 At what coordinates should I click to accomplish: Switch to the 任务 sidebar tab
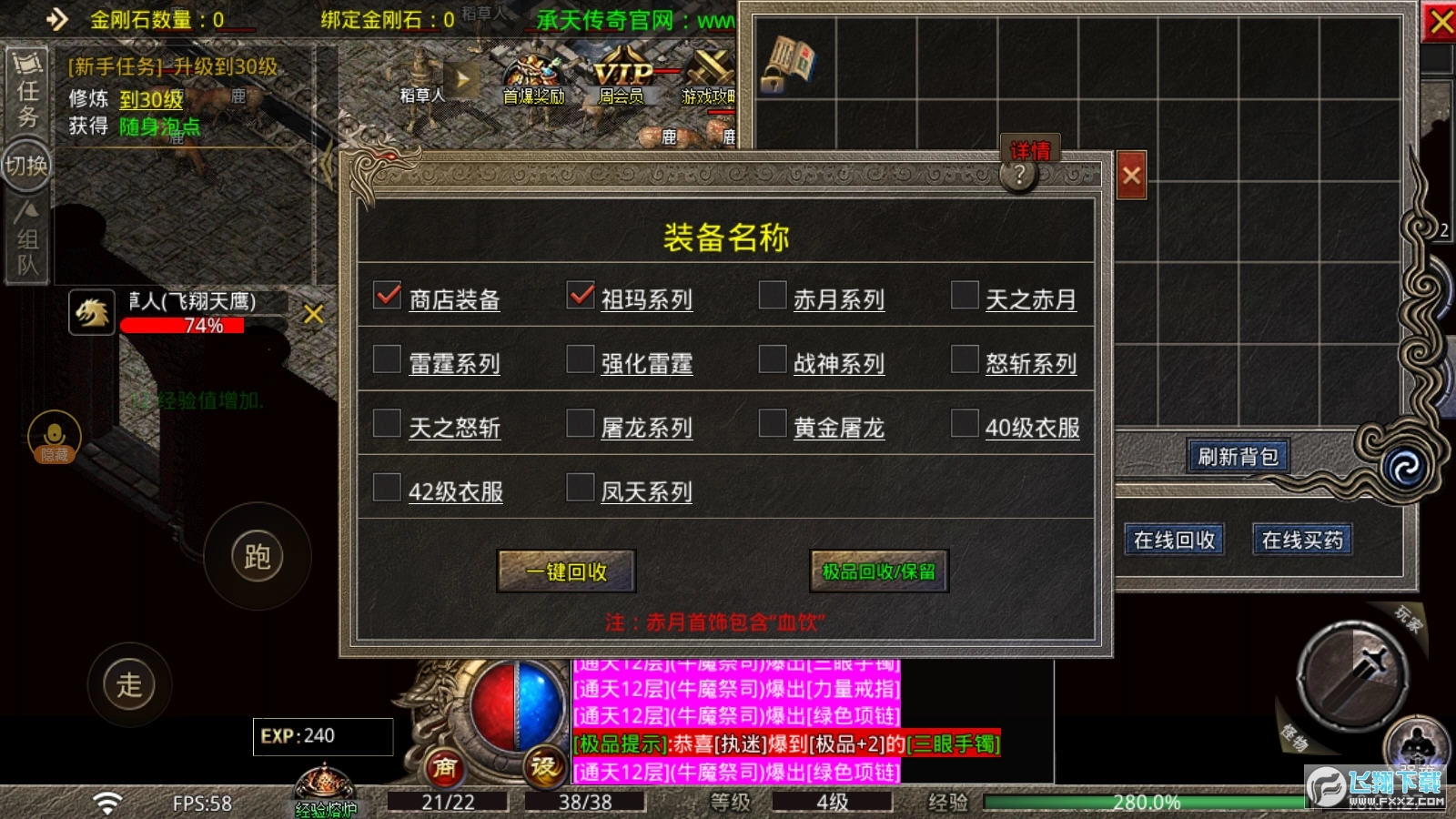(26, 89)
